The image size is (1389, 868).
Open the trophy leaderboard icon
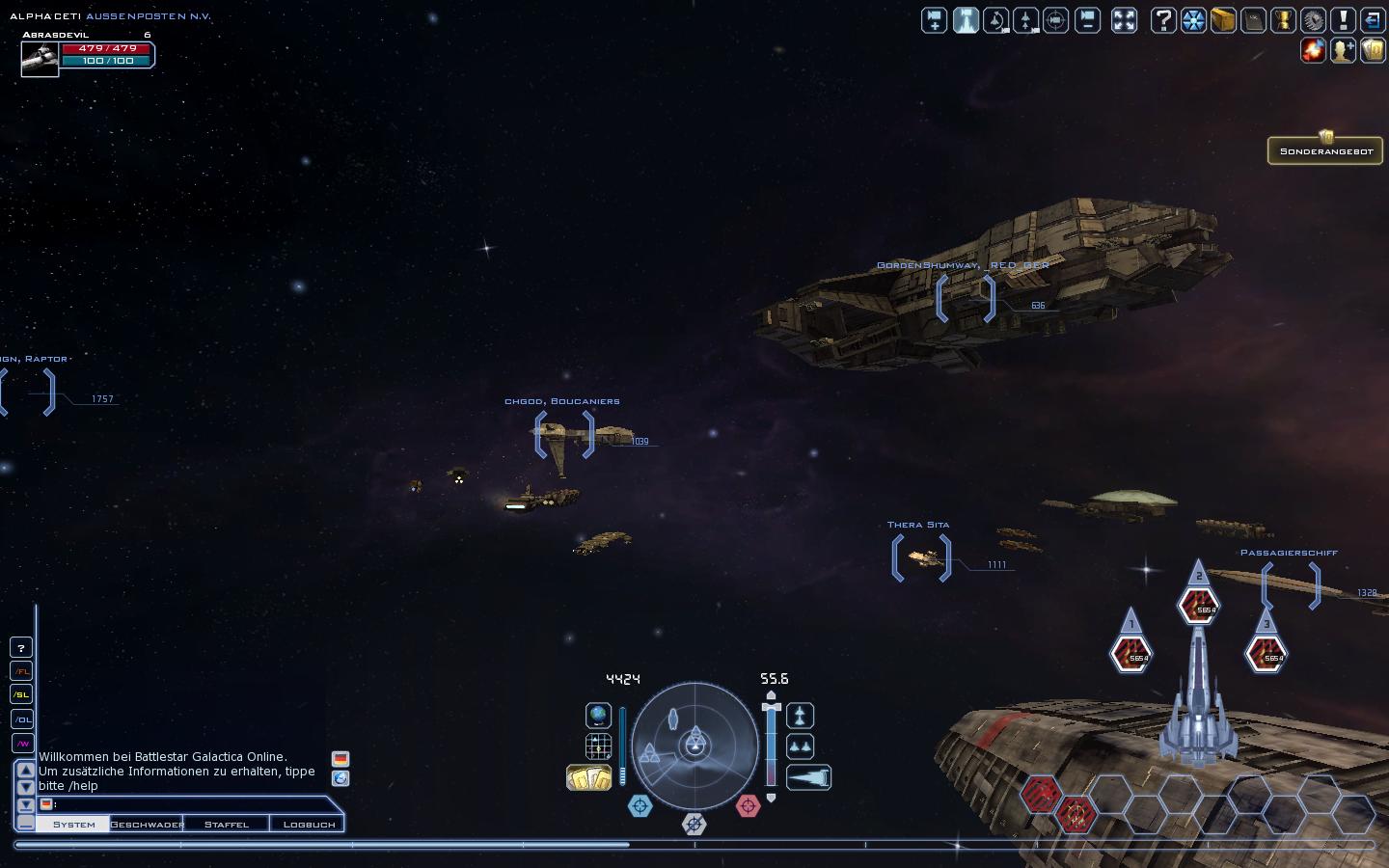(x=1283, y=20)
